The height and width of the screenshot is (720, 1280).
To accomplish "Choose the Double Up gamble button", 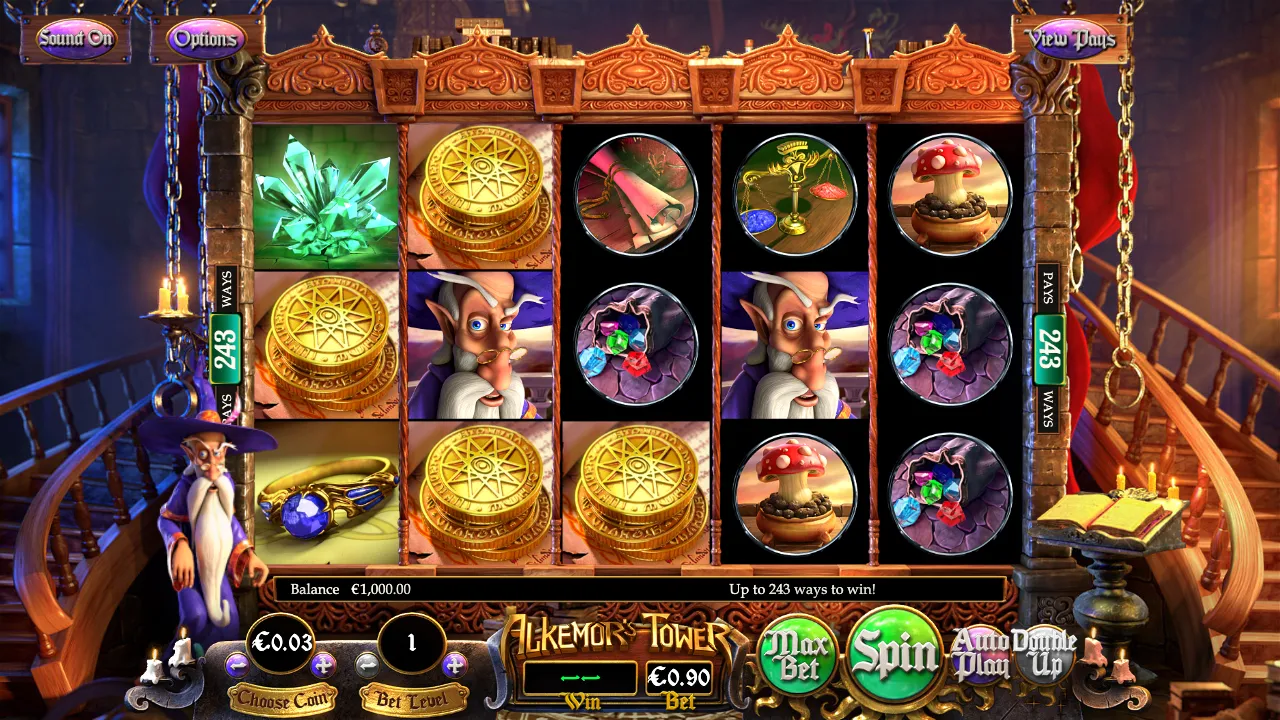I will pyautogui.click(x=1044, y=655).
